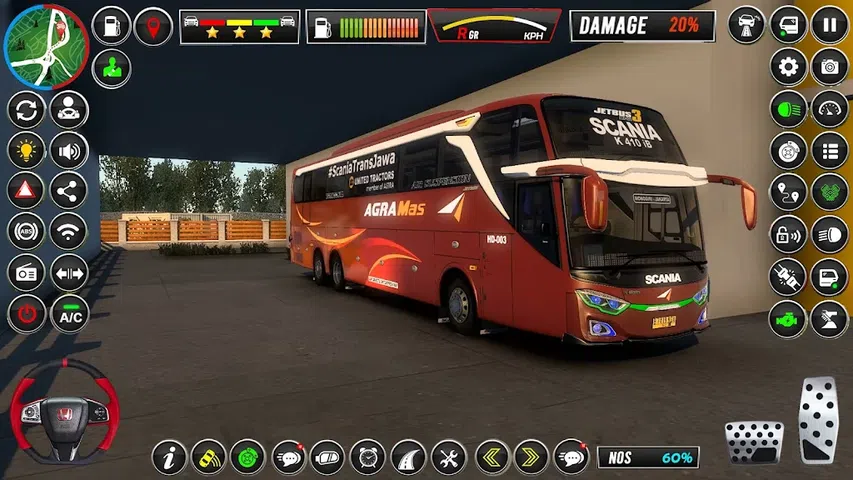Click the red power ignition button
This screenshot has width=853, height=480.
point(27,314)
